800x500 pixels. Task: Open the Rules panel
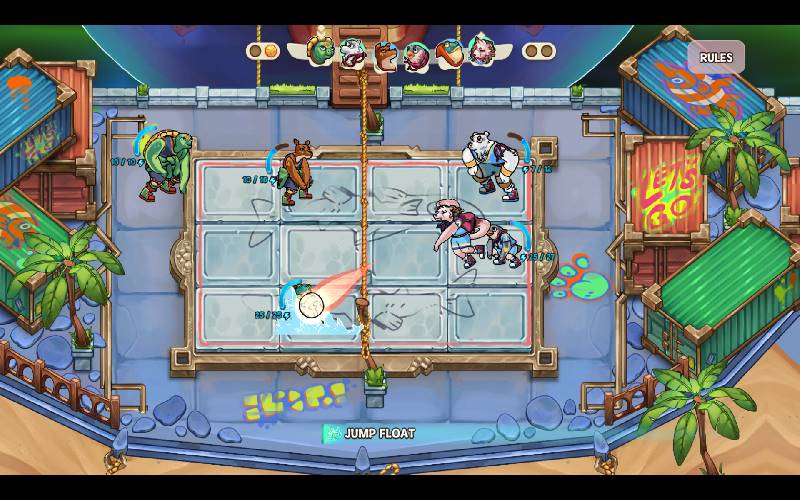tap(715, 57)
